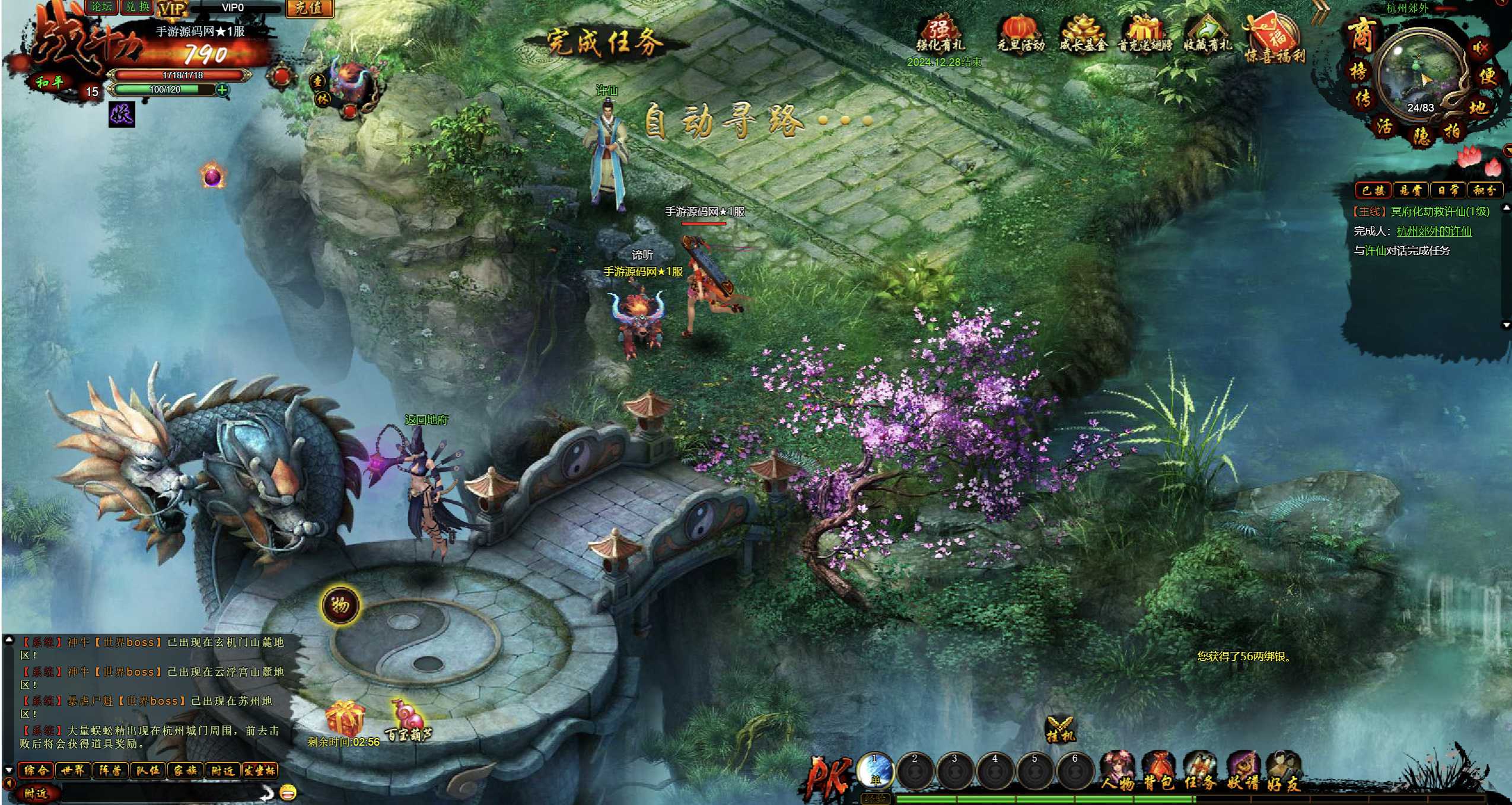Viewport: 1512px width, 805px height.
Task: Click the red PK mode button
Action: point(828,776)
